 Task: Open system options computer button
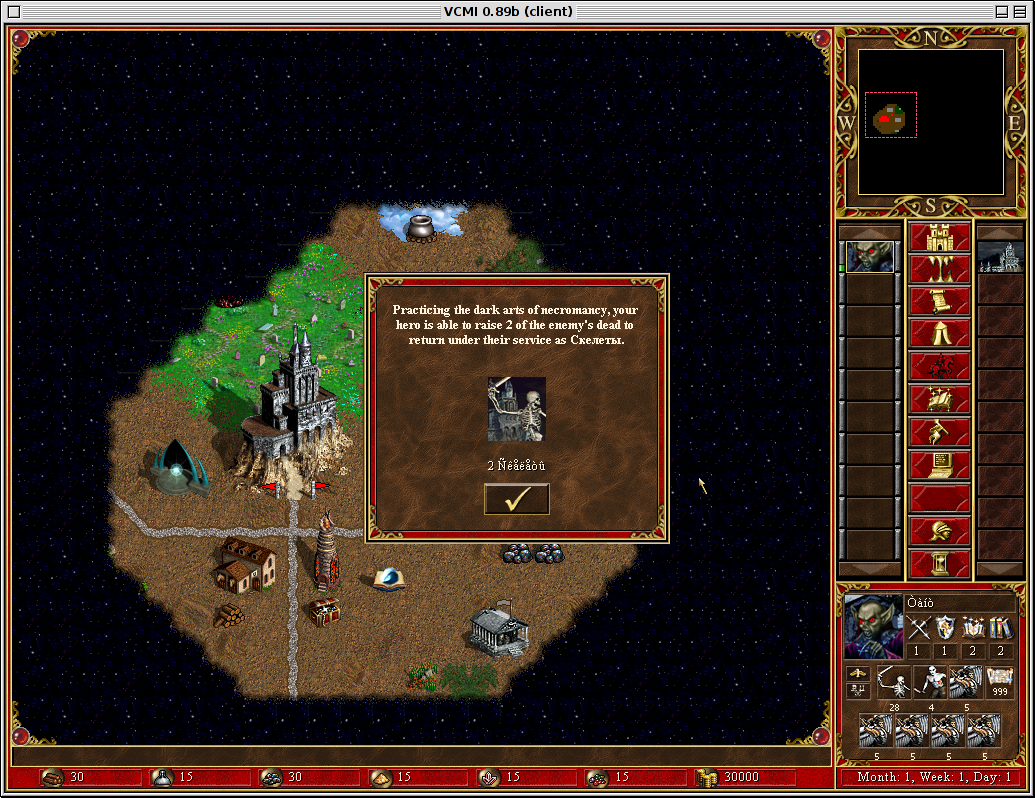939,464
